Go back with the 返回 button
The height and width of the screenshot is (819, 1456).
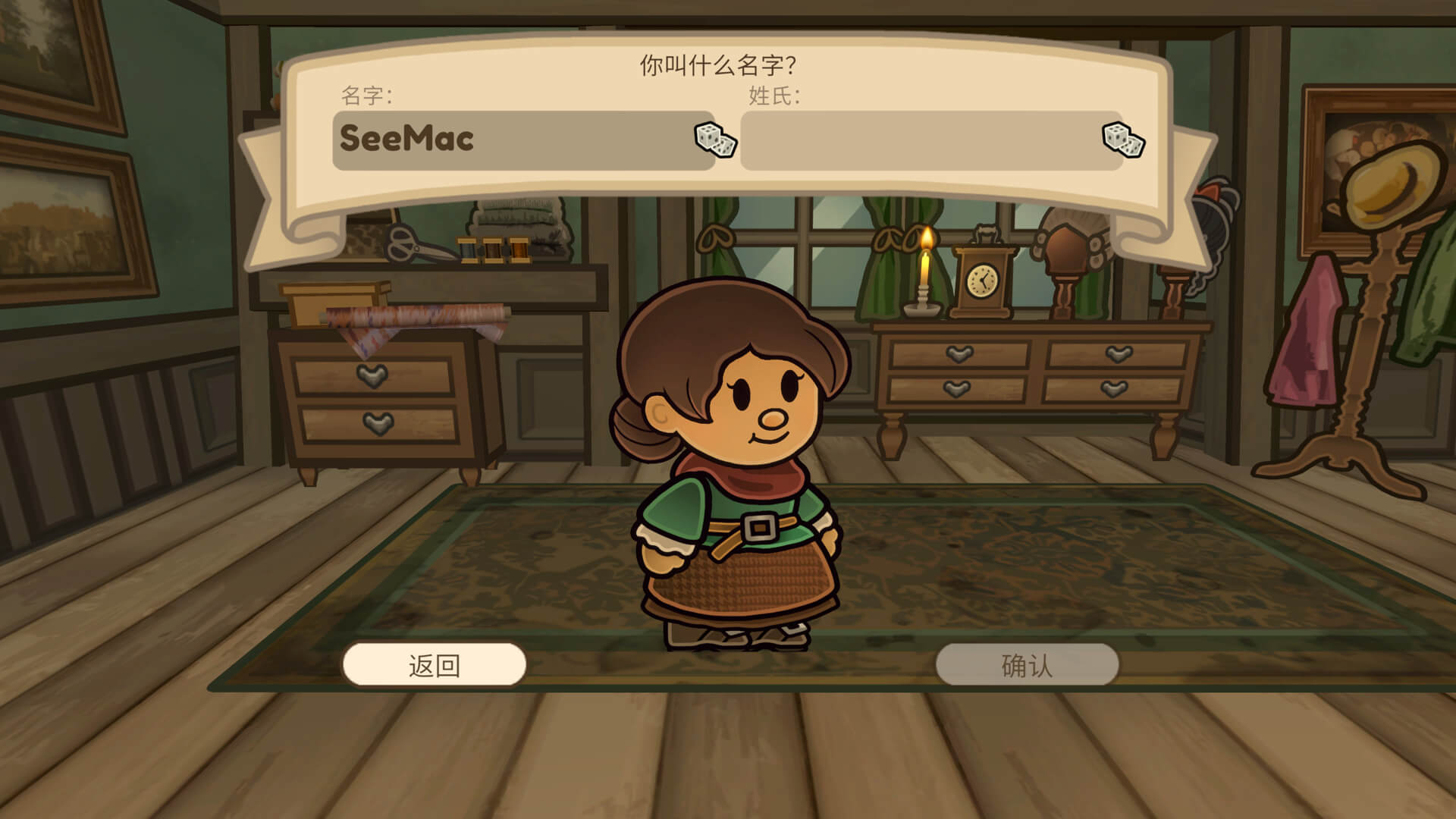[435, 665]
